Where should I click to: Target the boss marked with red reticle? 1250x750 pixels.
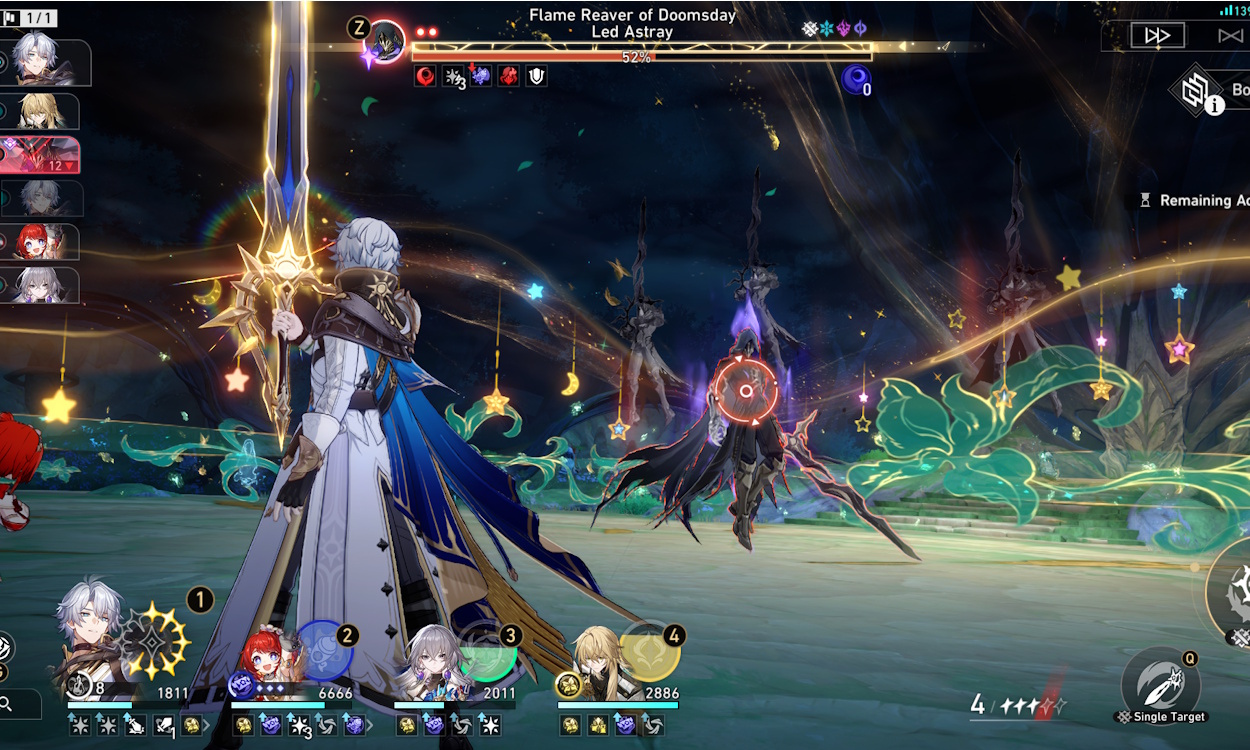click(745, 392)
